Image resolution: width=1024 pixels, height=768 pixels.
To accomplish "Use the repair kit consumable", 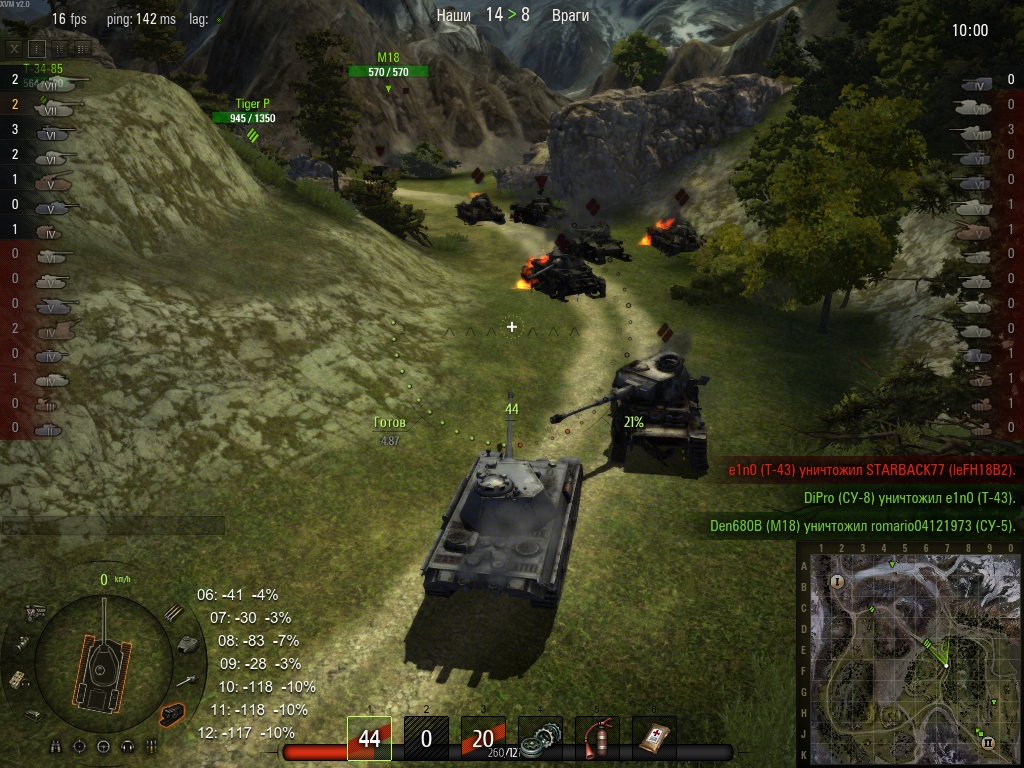I will 541,738.
